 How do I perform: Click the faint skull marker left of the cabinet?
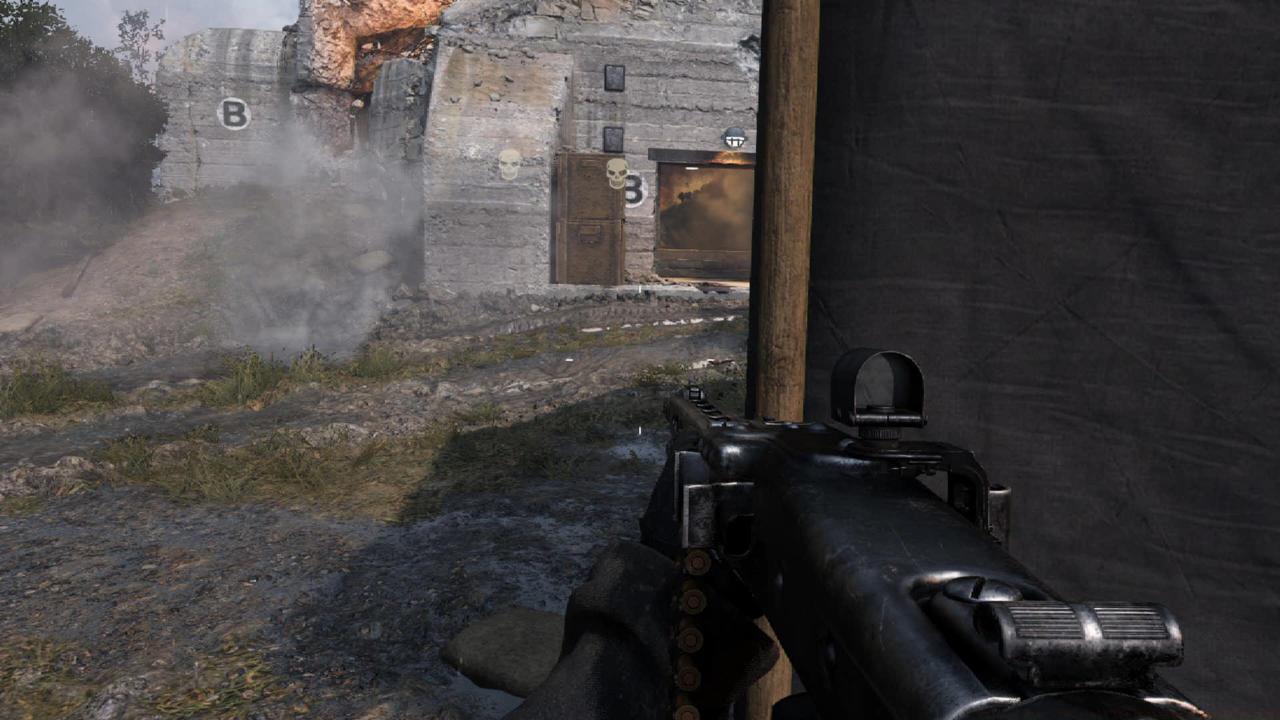[x=508, y=164]
